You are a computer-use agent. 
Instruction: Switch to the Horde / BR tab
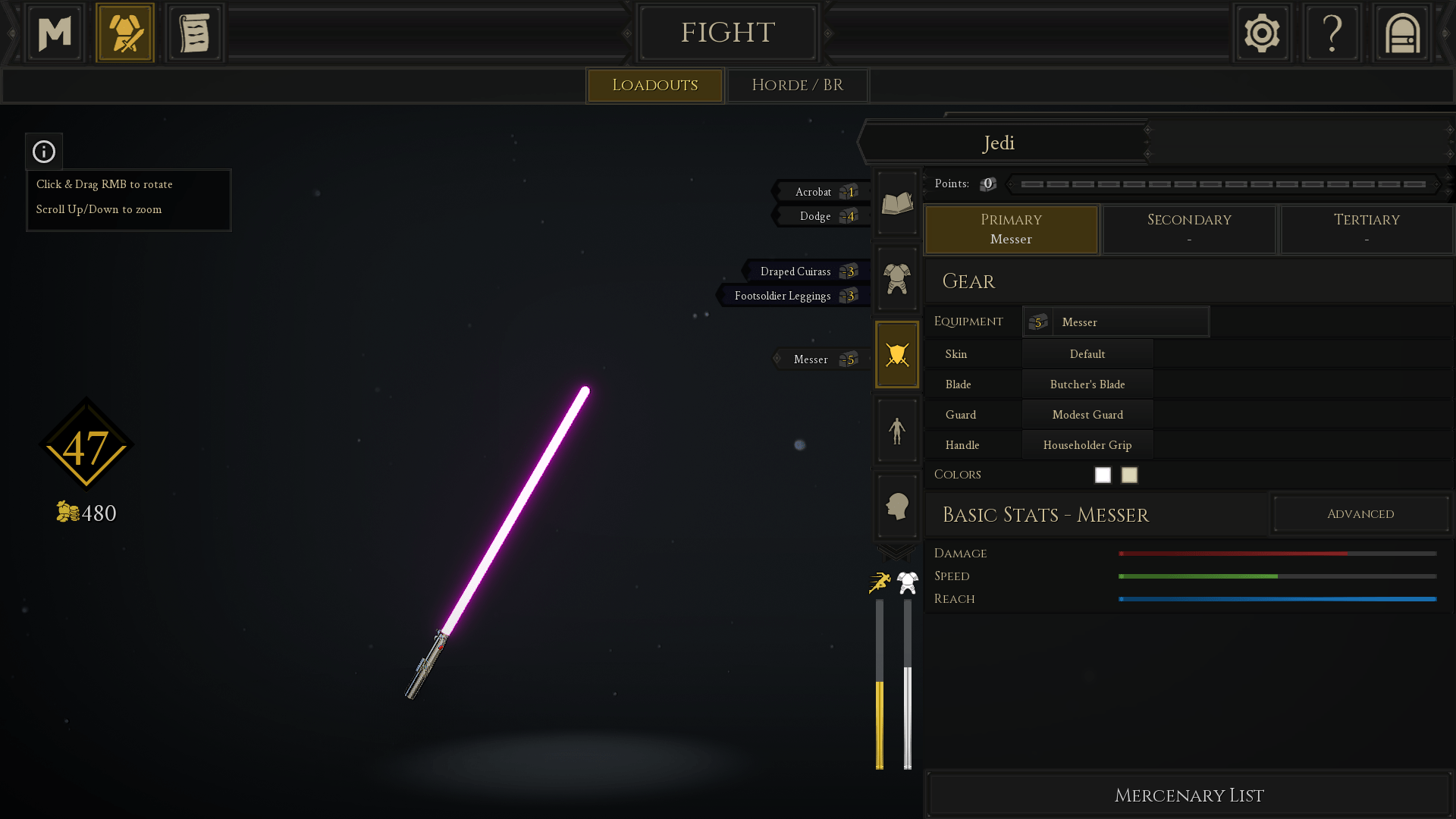(796, 85)
